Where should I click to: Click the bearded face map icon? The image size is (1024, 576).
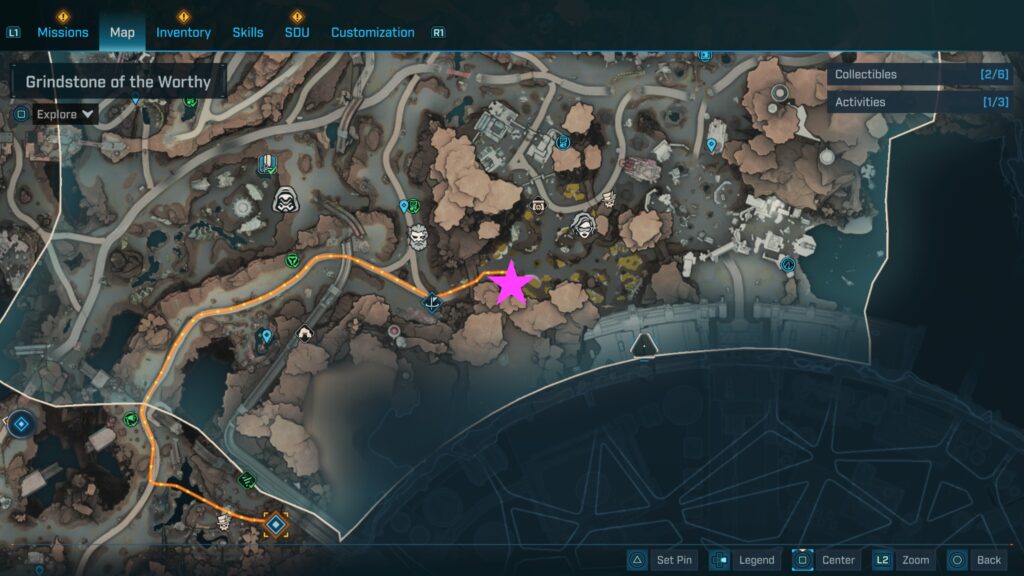click(419, 238)
